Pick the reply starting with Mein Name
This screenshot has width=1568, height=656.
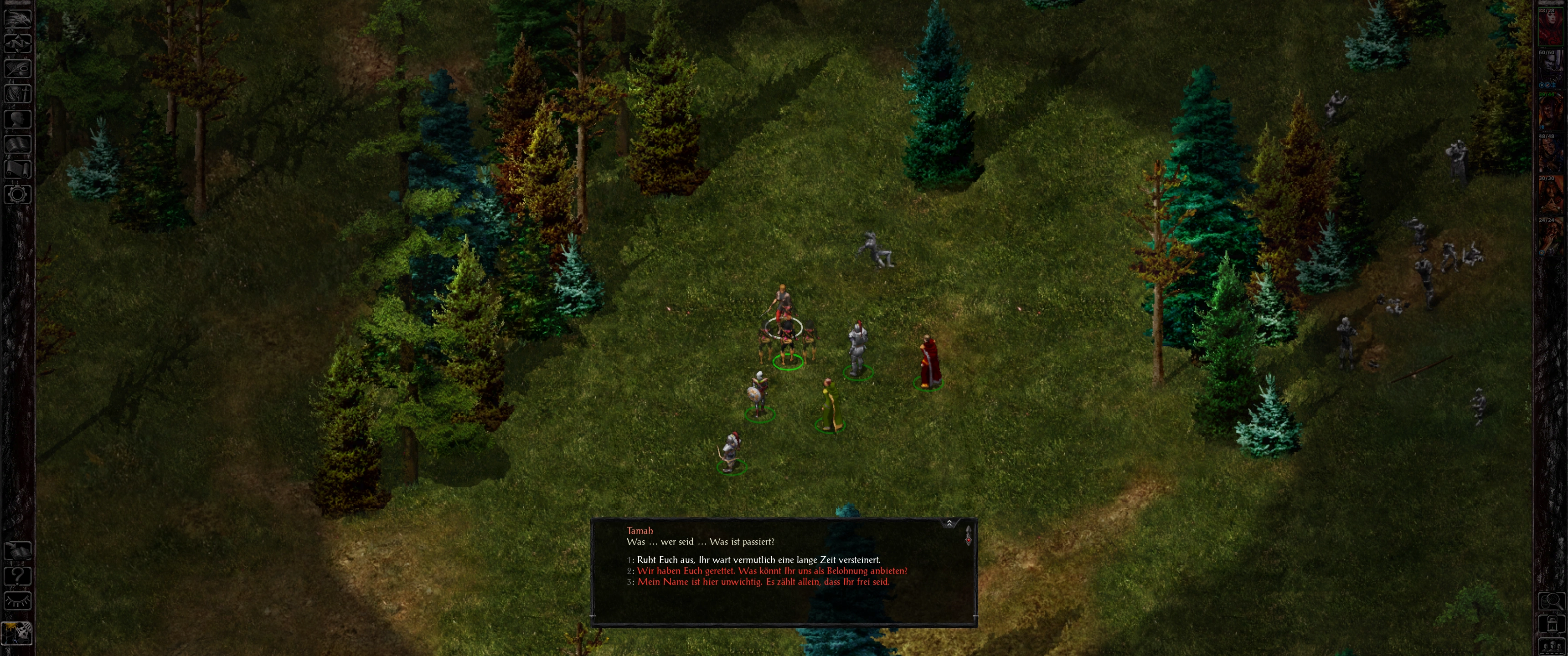coord(763,582)
